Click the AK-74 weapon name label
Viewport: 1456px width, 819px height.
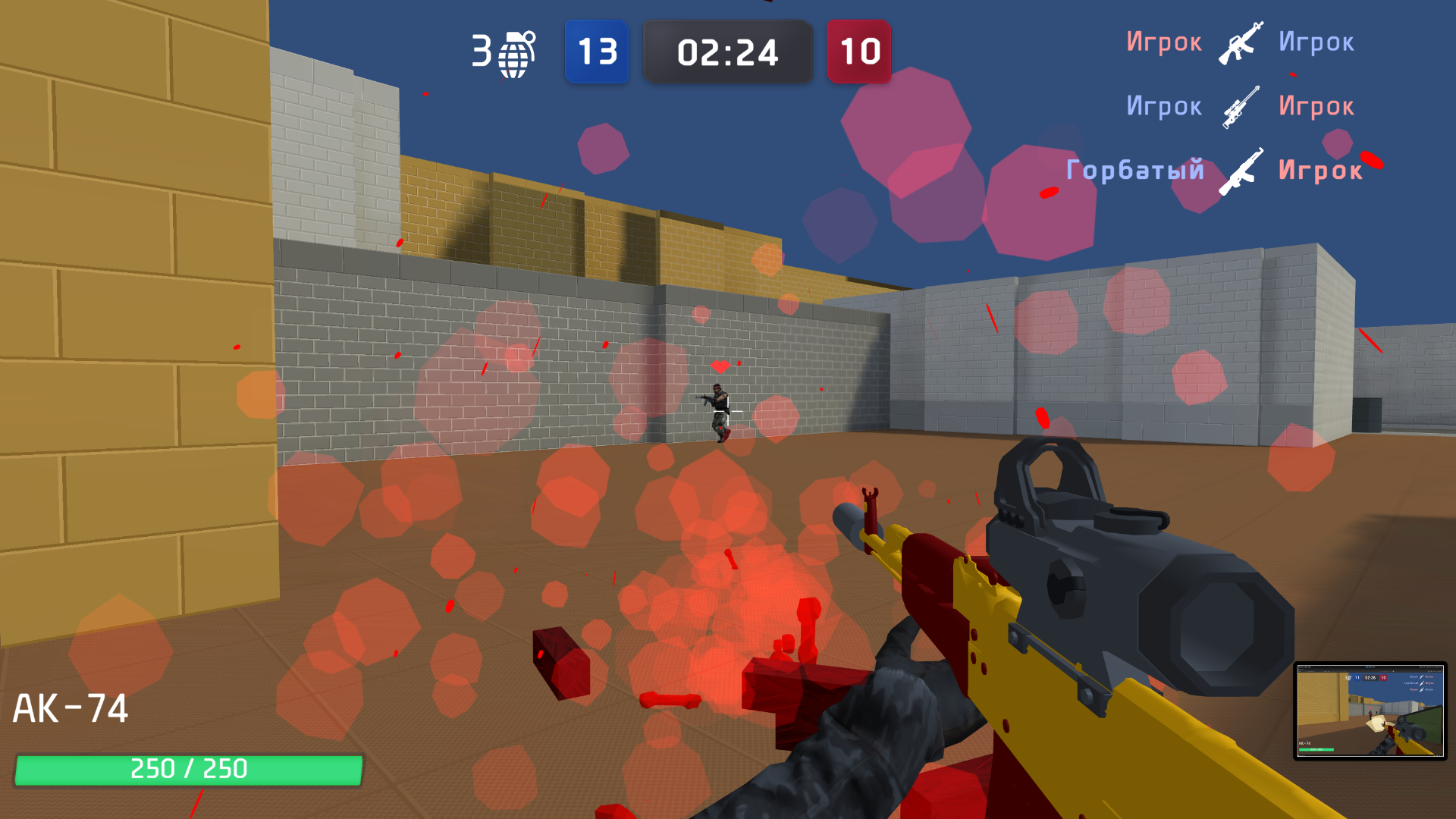[72, 709]
